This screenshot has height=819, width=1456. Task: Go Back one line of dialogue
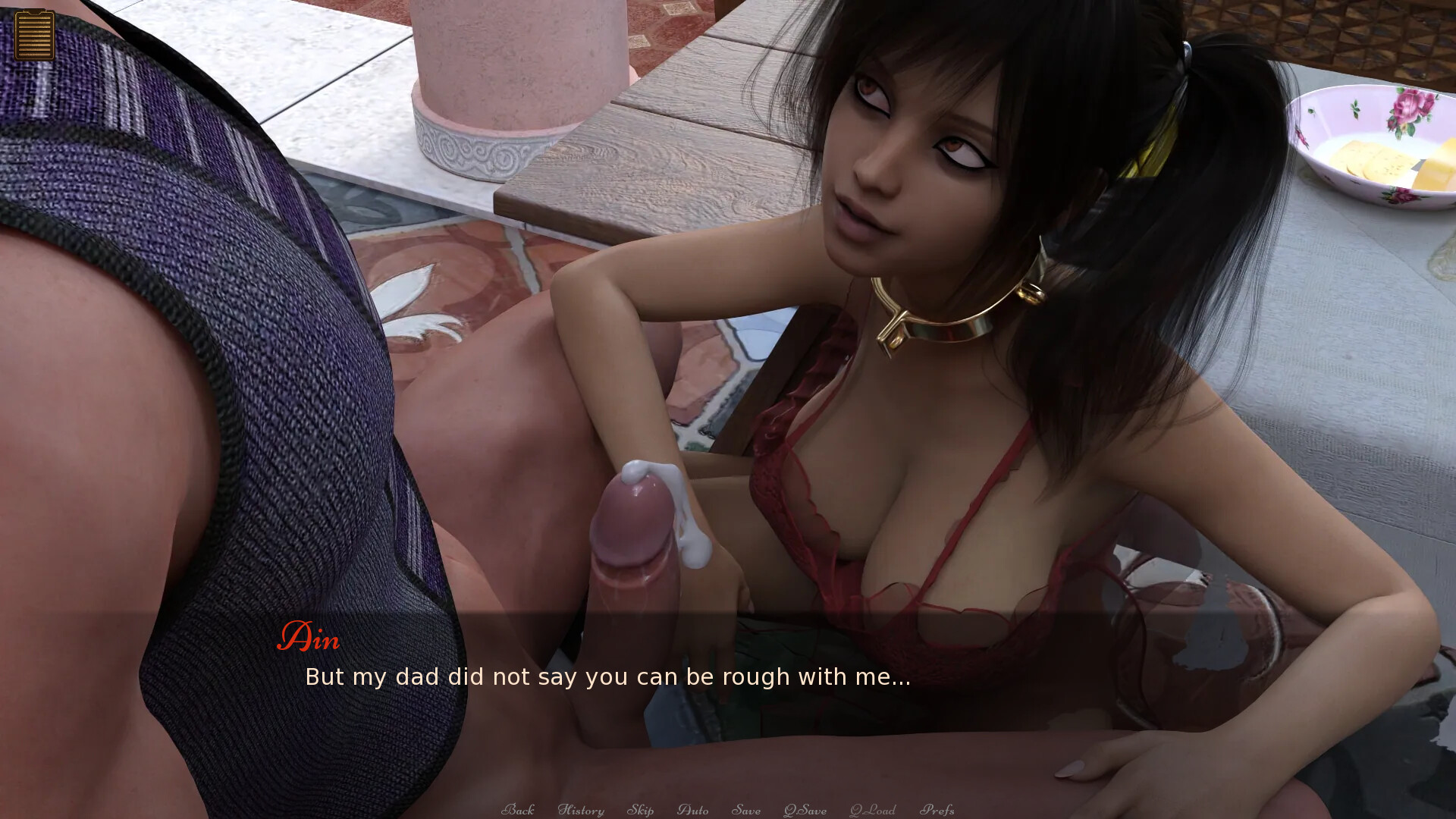(x=518, y=810)
